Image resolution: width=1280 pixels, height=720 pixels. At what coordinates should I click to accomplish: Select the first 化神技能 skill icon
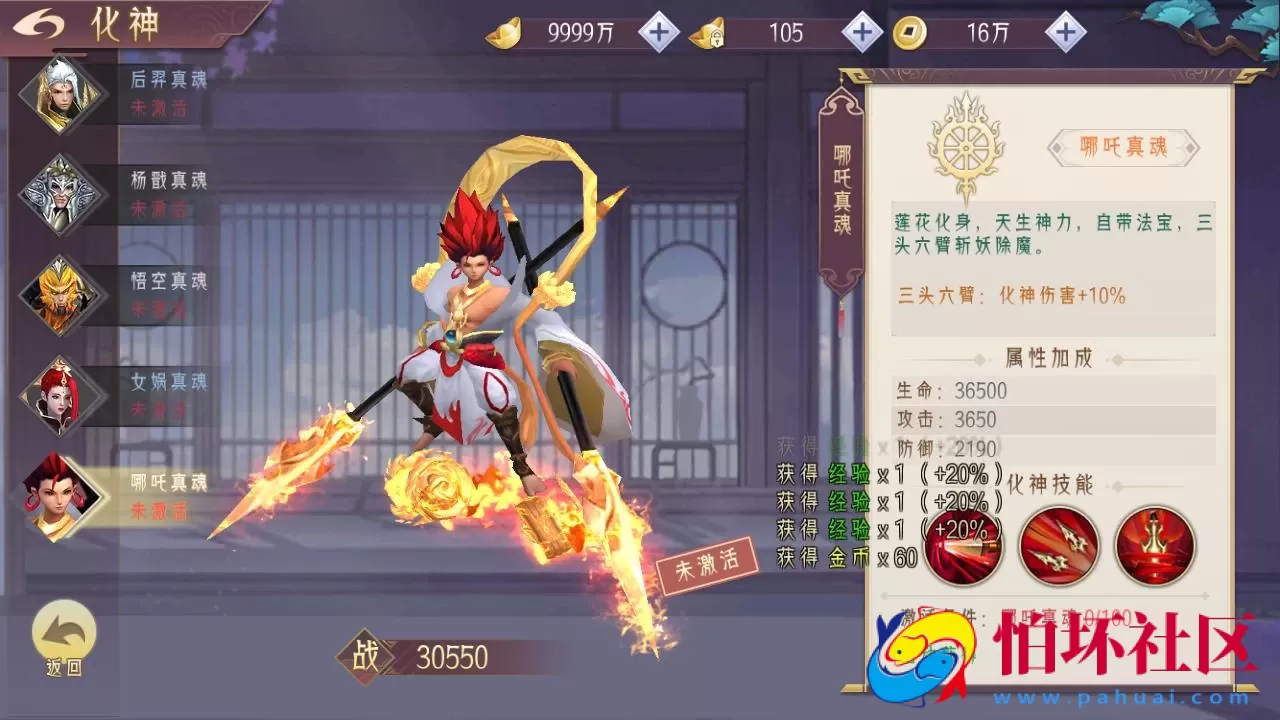click(x=963, y=546)
